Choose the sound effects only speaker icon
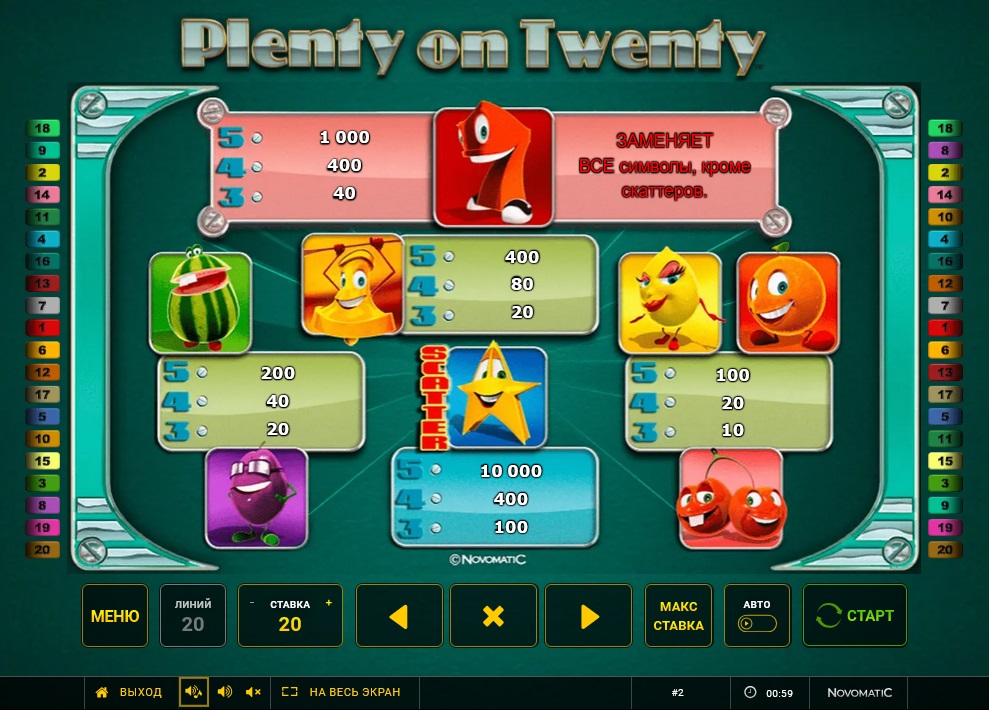 (x=224, y=692)
